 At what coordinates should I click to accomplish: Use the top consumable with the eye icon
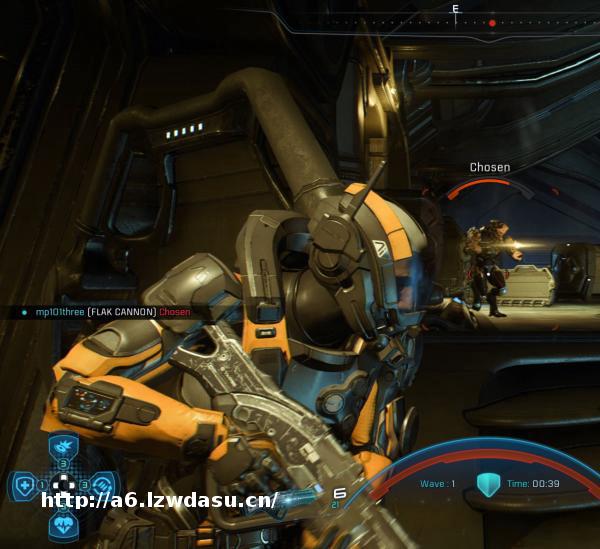[63, 446]
